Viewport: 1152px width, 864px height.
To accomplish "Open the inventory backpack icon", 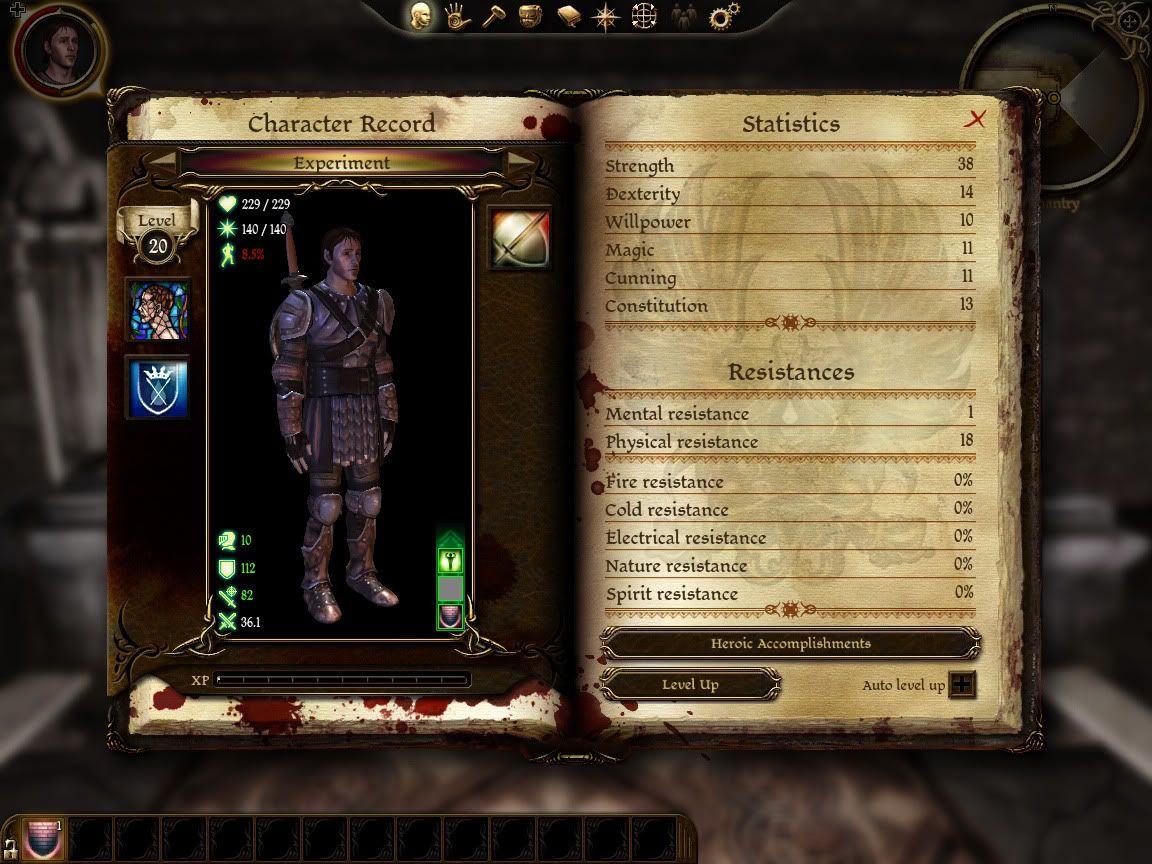I will click(531, 17).
